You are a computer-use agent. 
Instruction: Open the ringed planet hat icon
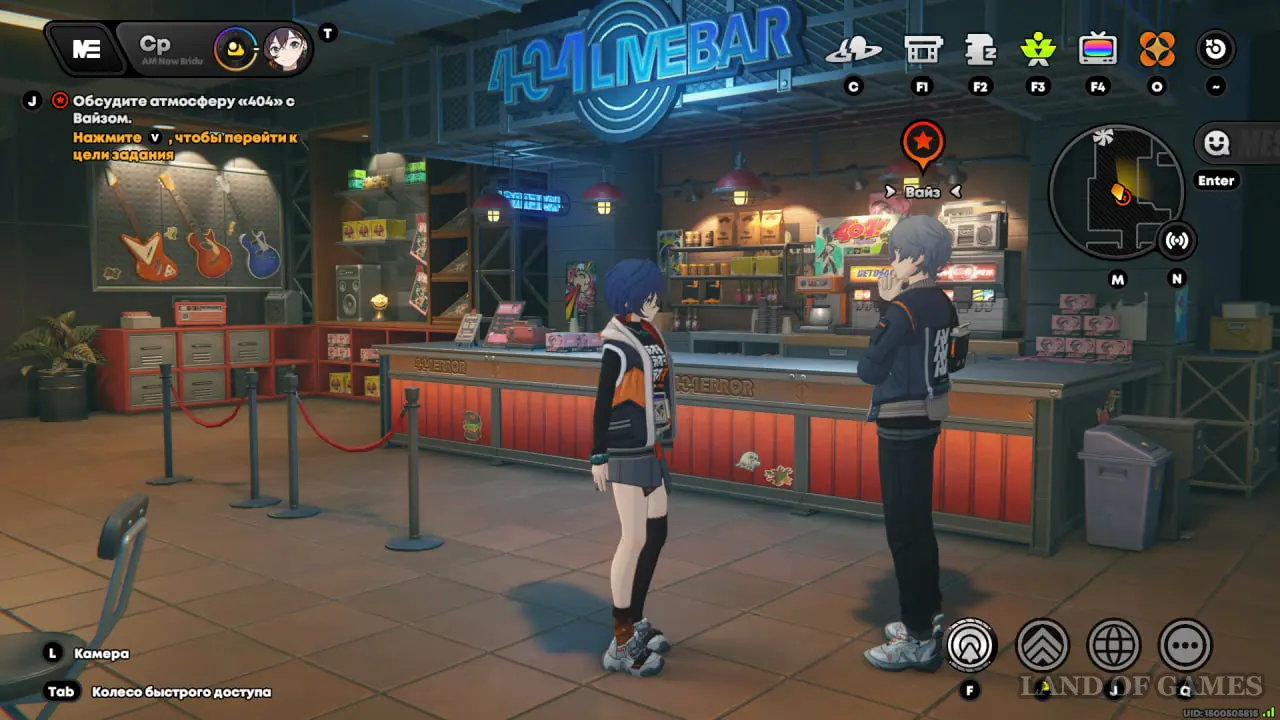coord(853,49)
